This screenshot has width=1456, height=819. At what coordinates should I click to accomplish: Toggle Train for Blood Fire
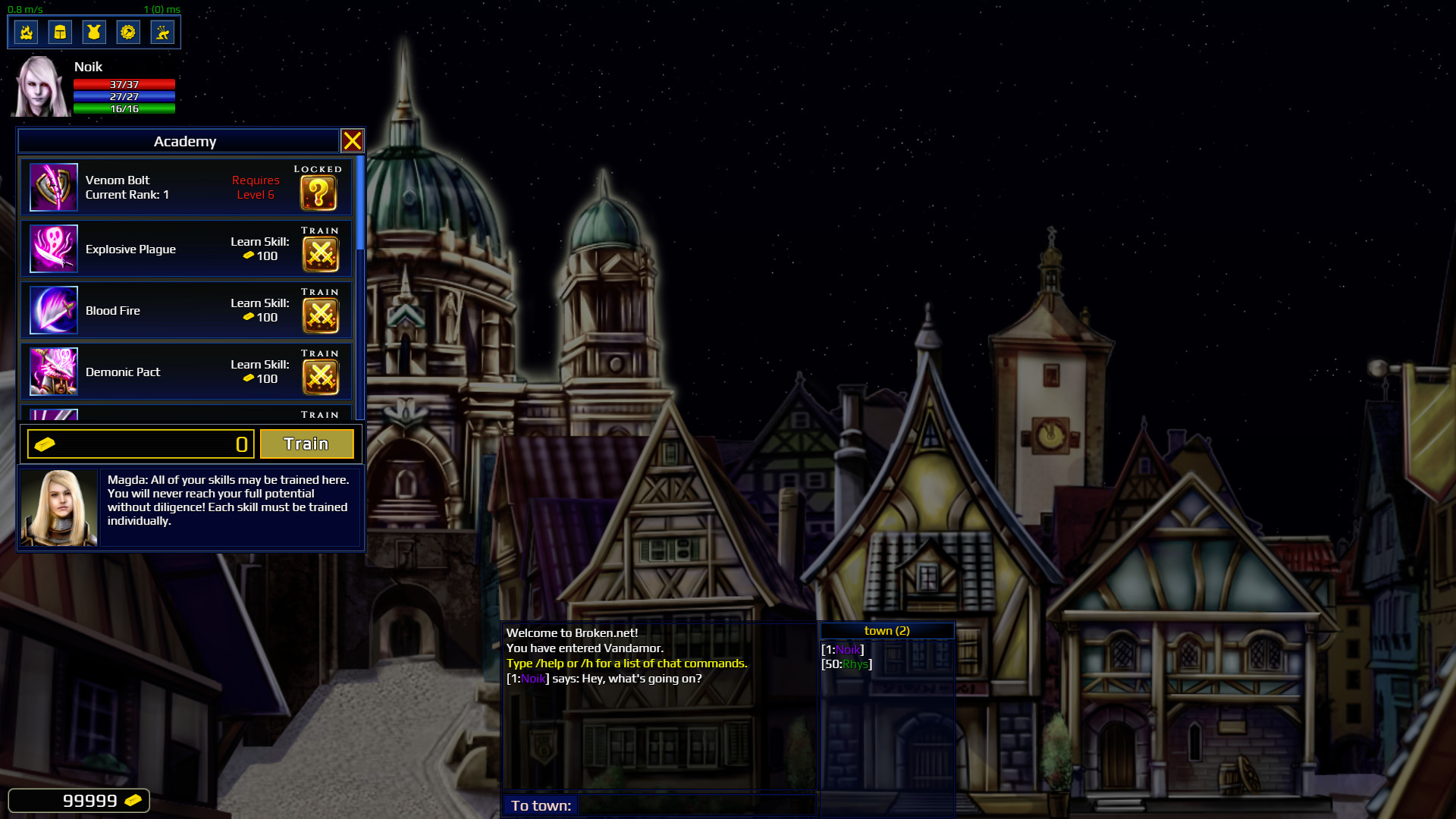[x=320, y=310]
